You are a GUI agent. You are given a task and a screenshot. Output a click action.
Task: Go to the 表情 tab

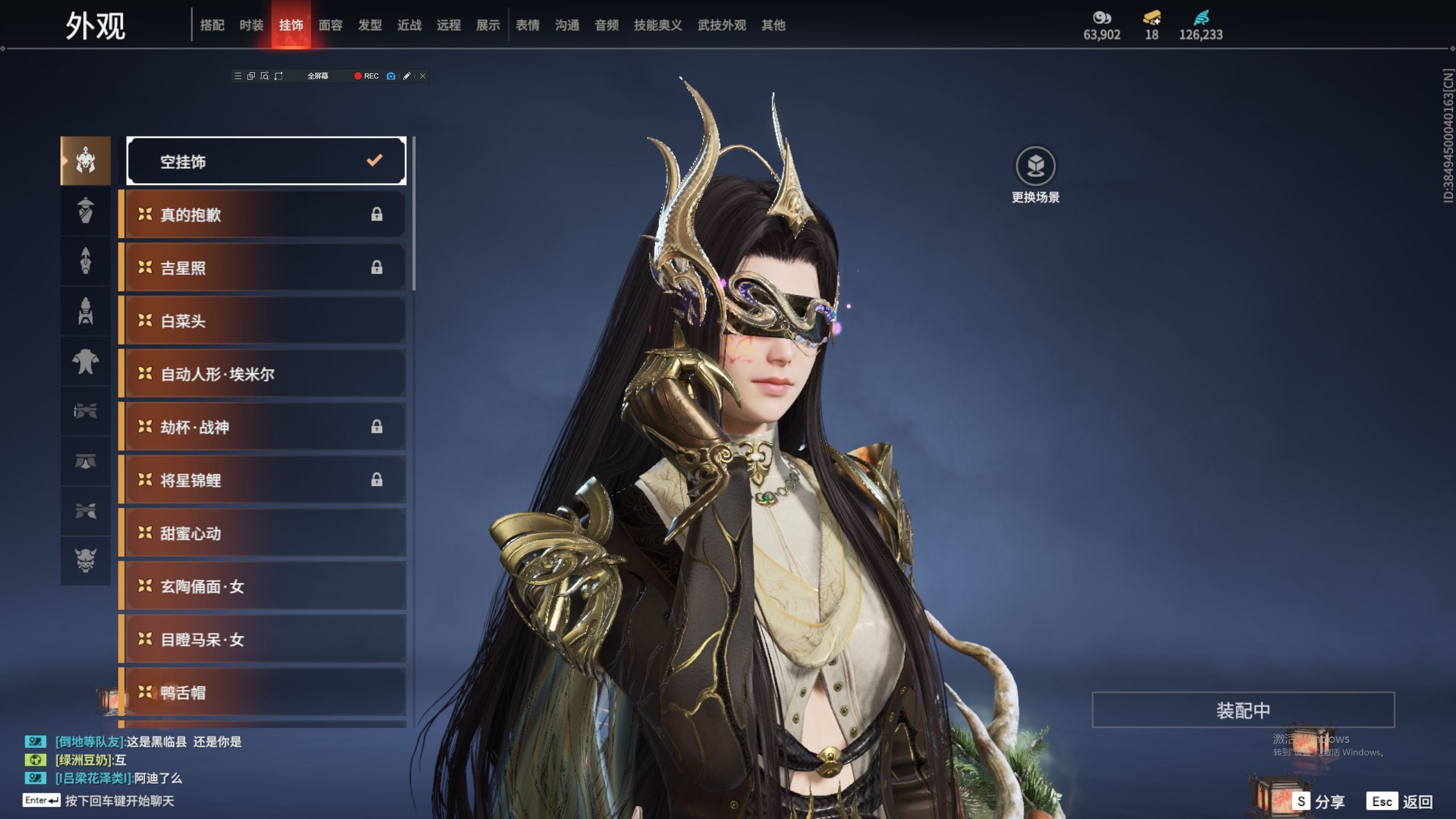[527, 25]
